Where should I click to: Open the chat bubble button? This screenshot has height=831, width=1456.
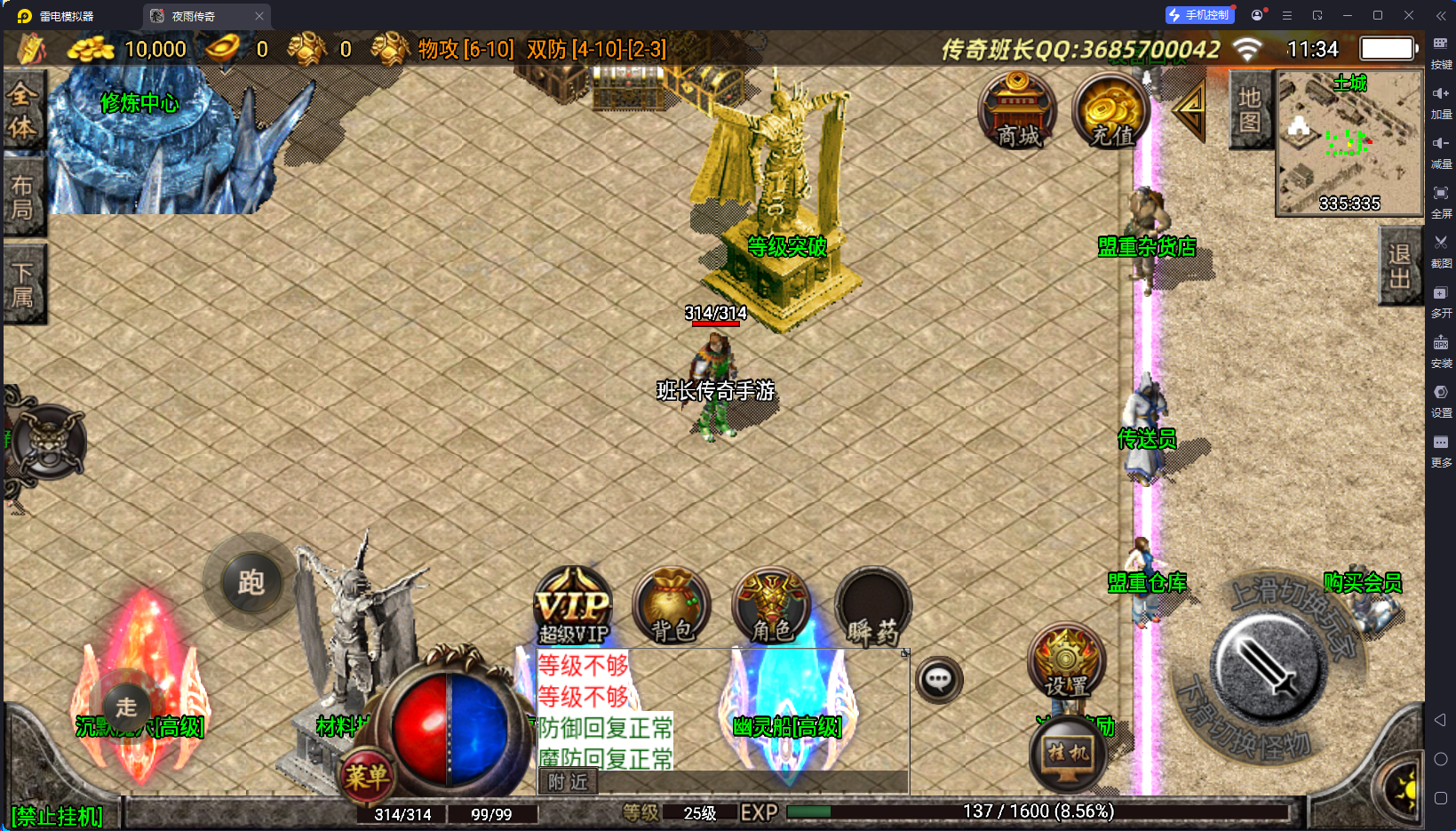939,681
